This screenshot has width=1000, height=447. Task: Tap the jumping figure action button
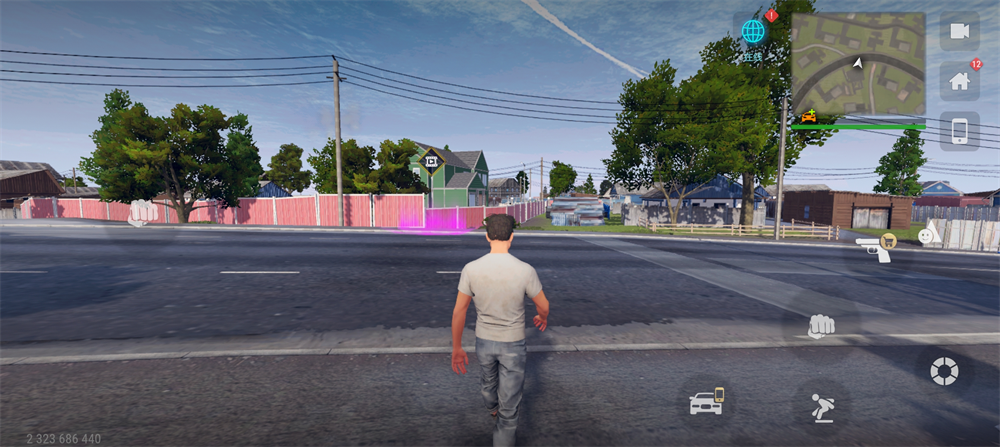[821, 405]
